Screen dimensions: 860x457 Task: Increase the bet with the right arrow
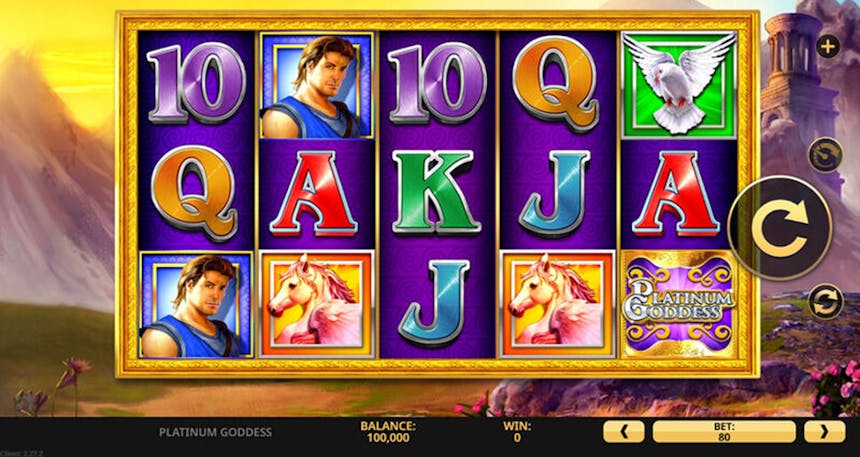824,432
